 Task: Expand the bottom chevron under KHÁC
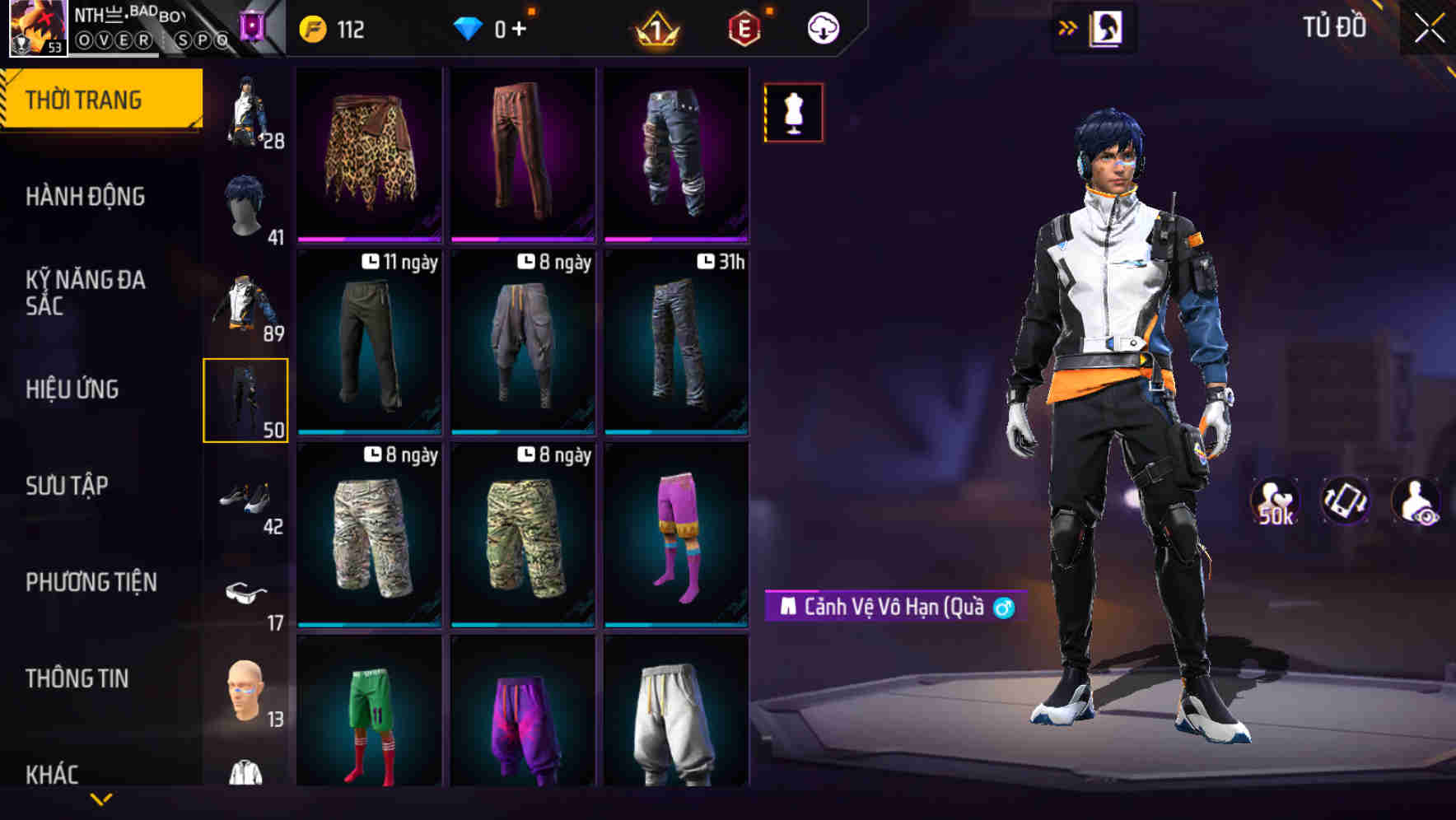101,799
